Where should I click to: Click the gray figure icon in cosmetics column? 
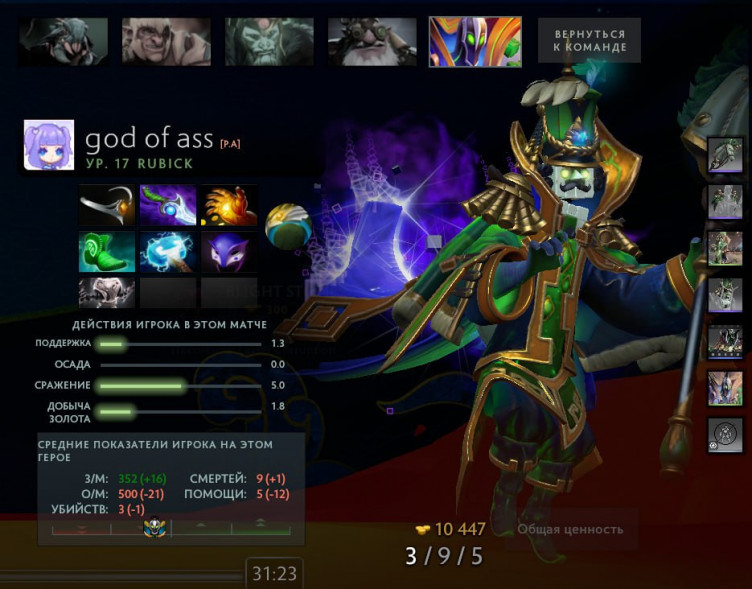[x=725, y=296]
